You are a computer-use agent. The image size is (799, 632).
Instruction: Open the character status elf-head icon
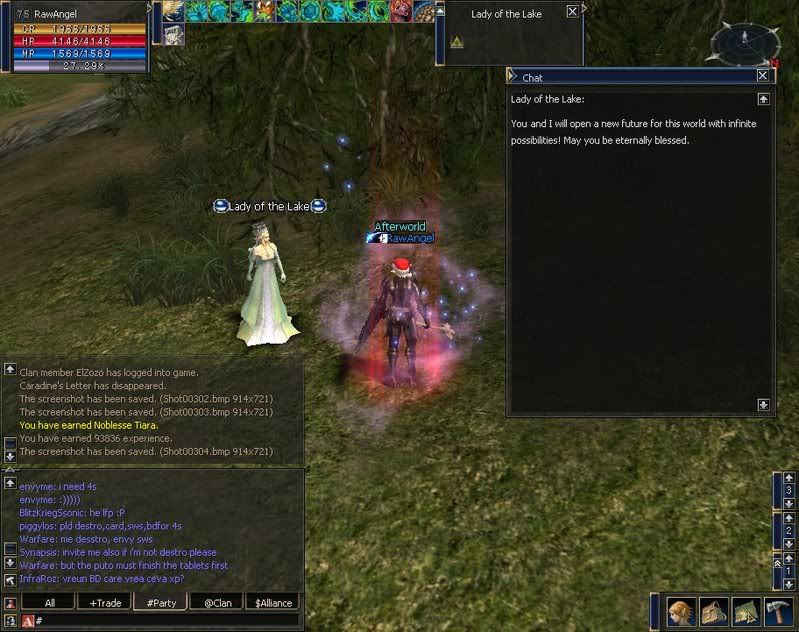click(682, 611)
